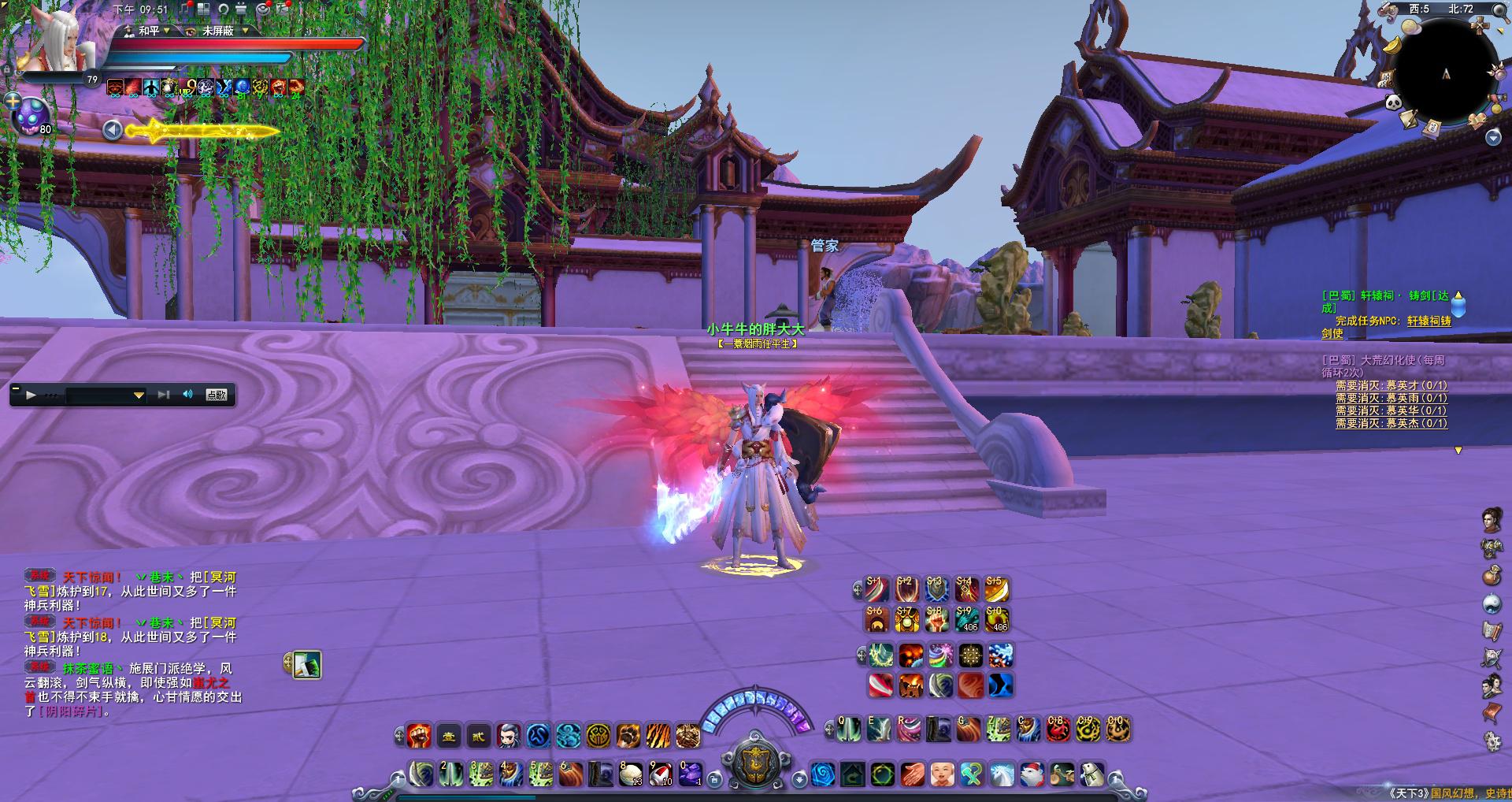
Task: Toggle the music player volume speaker
Action: (188, 395)
